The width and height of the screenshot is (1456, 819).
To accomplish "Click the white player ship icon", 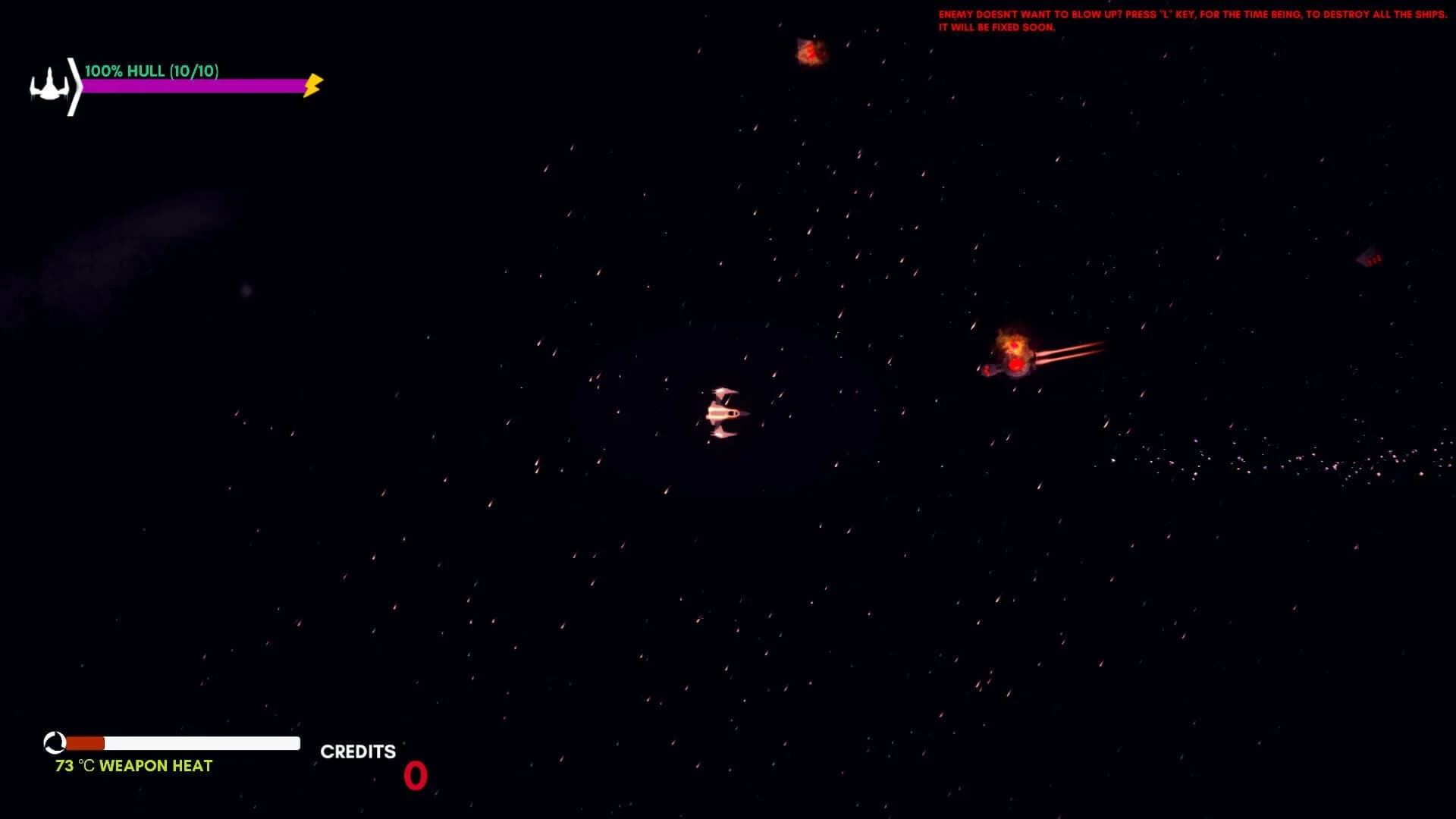I will [x=49, y=86].
